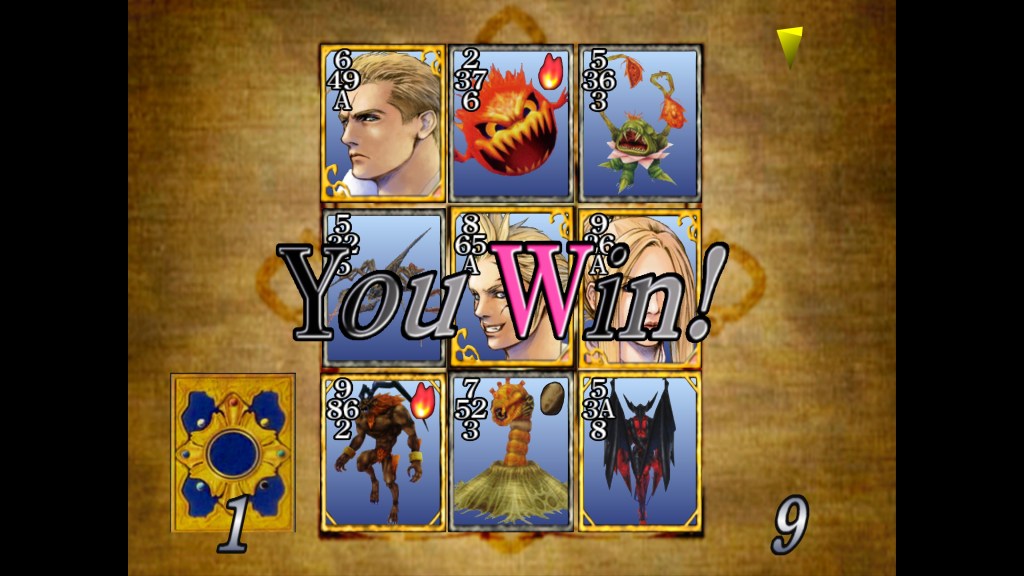Pick the fiery Bomb card
This screenshot has width=1024, height=576.
[511, 123]
